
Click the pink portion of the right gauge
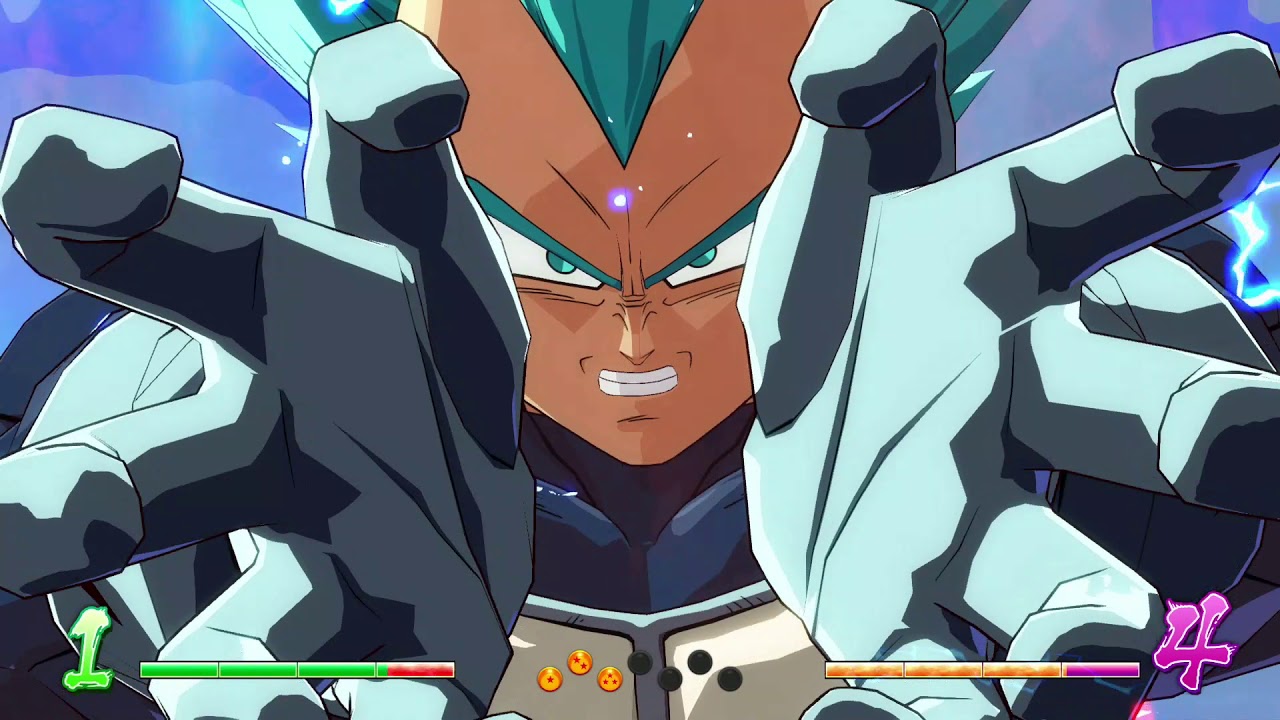(x=1098, y=668)
